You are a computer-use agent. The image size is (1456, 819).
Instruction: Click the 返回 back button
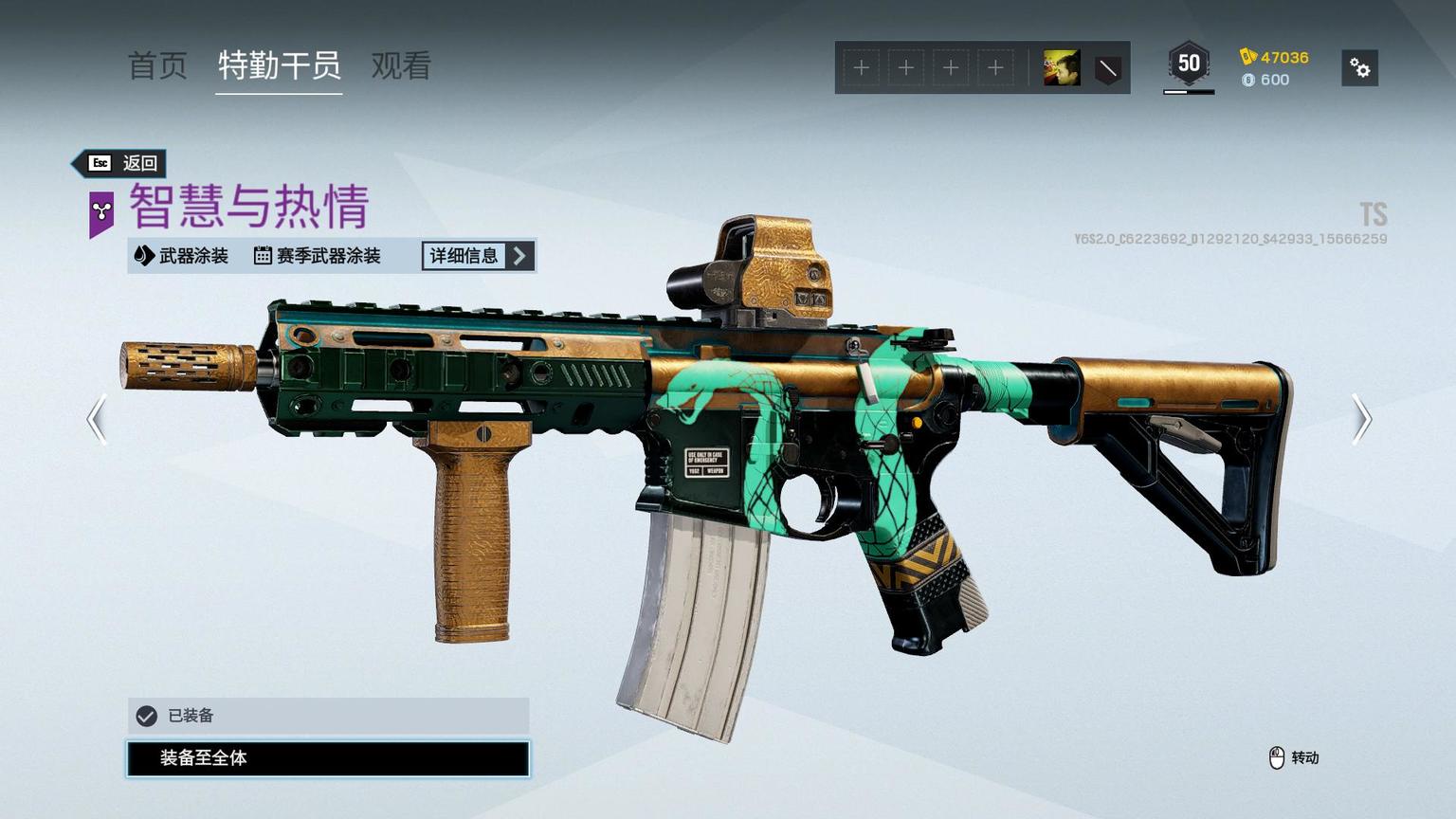(x=121, y=163)
